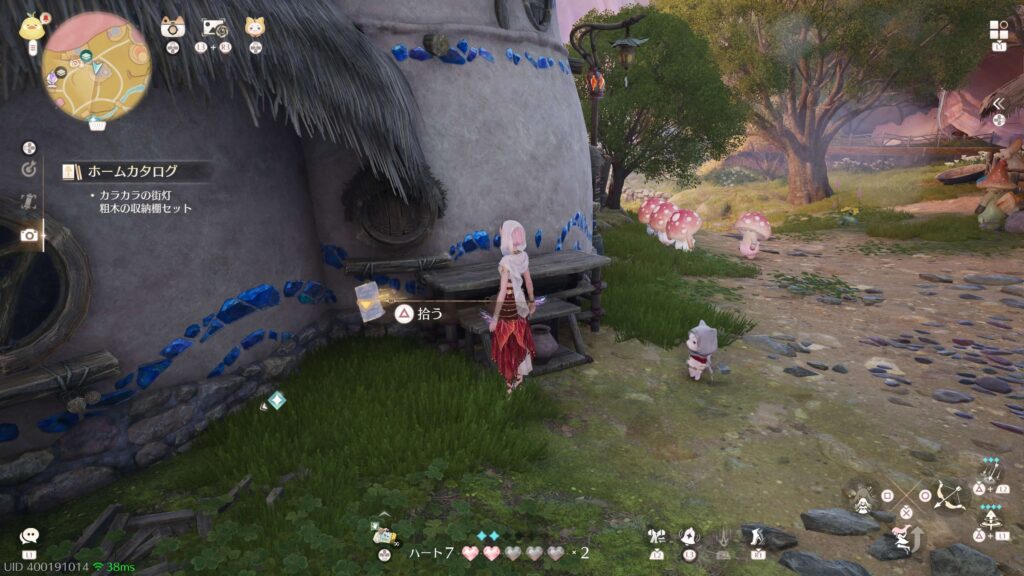The width and height of the screenshot is (1024, 576).
Task: Select the outfit item icon beside ハート7
Action: (x=384, y=535)
